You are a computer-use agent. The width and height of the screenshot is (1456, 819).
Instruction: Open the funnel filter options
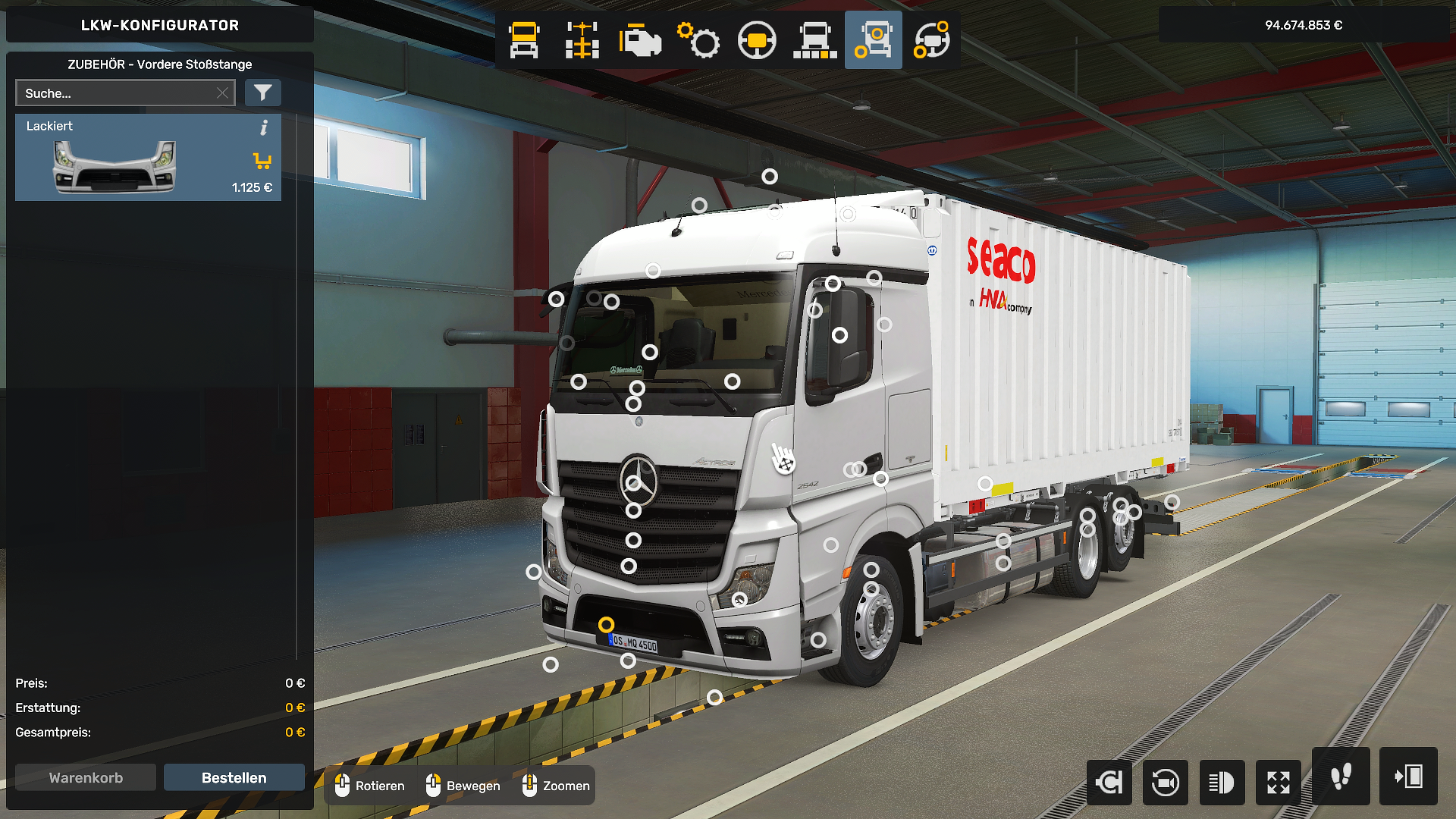click(263, 93)
